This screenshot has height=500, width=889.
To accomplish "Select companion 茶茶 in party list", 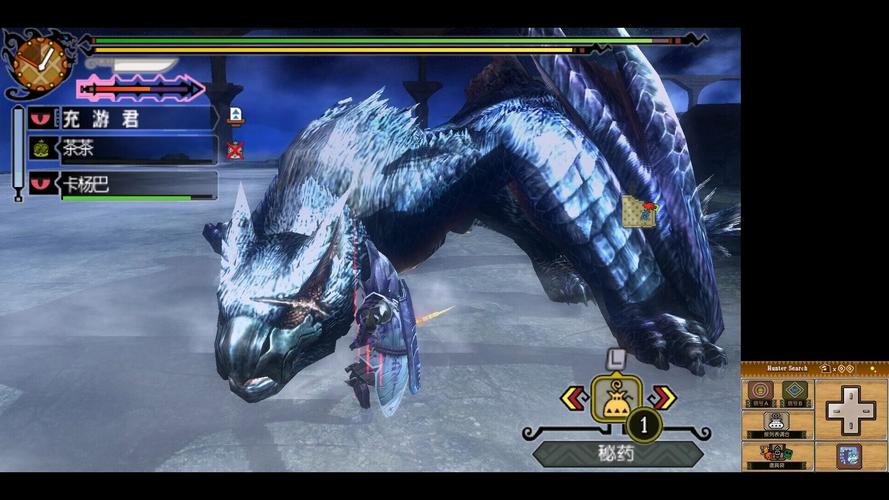I will coord(122,149).
